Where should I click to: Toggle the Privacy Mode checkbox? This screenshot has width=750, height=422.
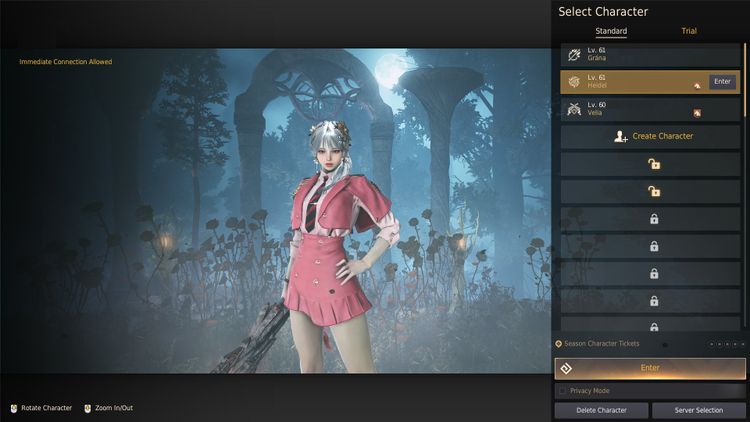(x=563, y=391)
